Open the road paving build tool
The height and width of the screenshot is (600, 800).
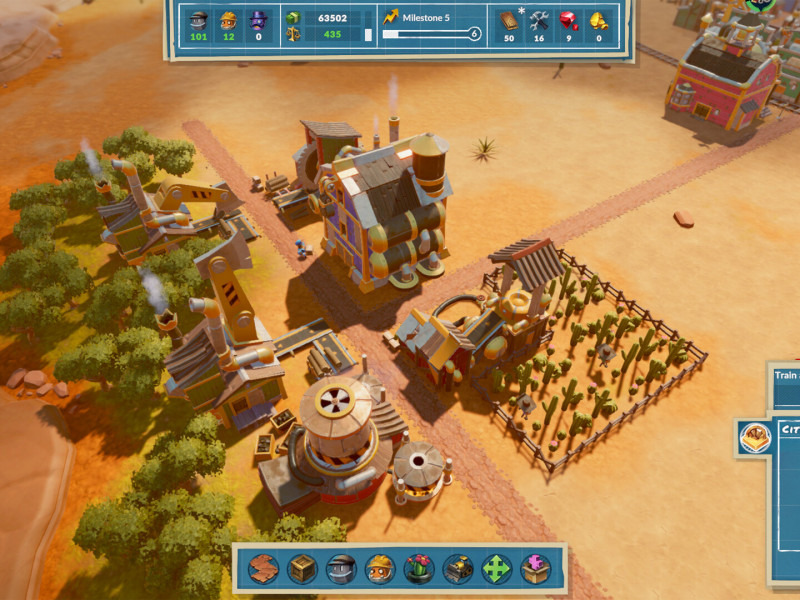click(x=263, y=569)
